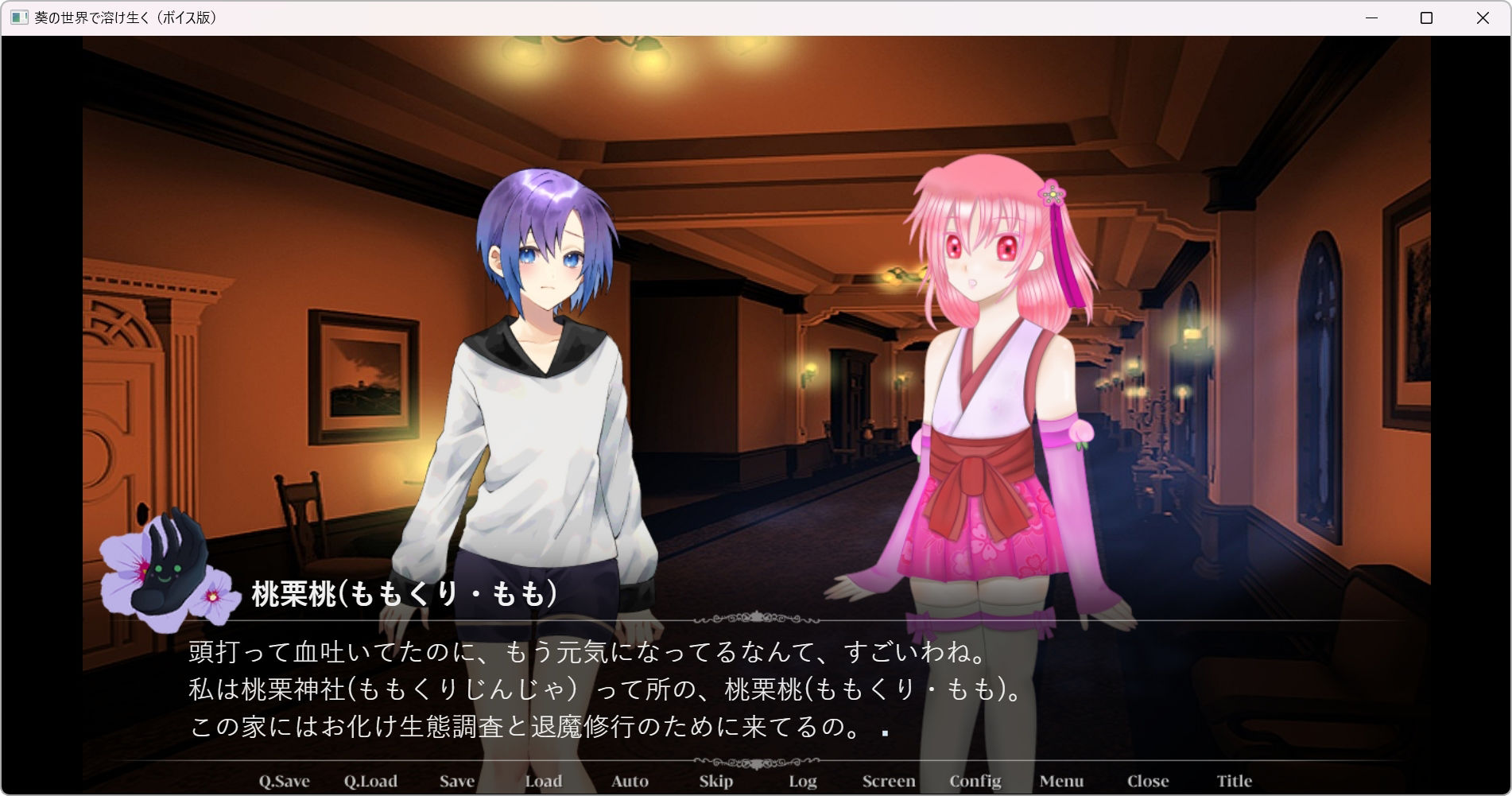
Task: Toggle the Screen display mode
Action: tap(889, 781)
